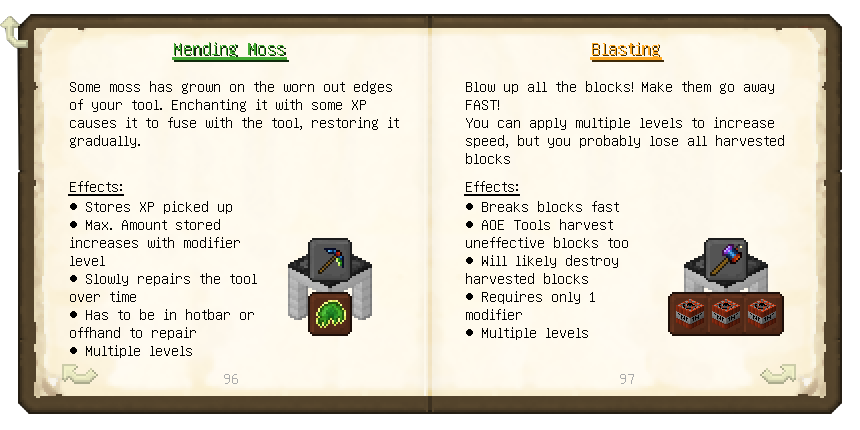This screenshot has height=430, width=860.
Task: Click the tool icon on the Blasting page
Action: coord(725,259)
